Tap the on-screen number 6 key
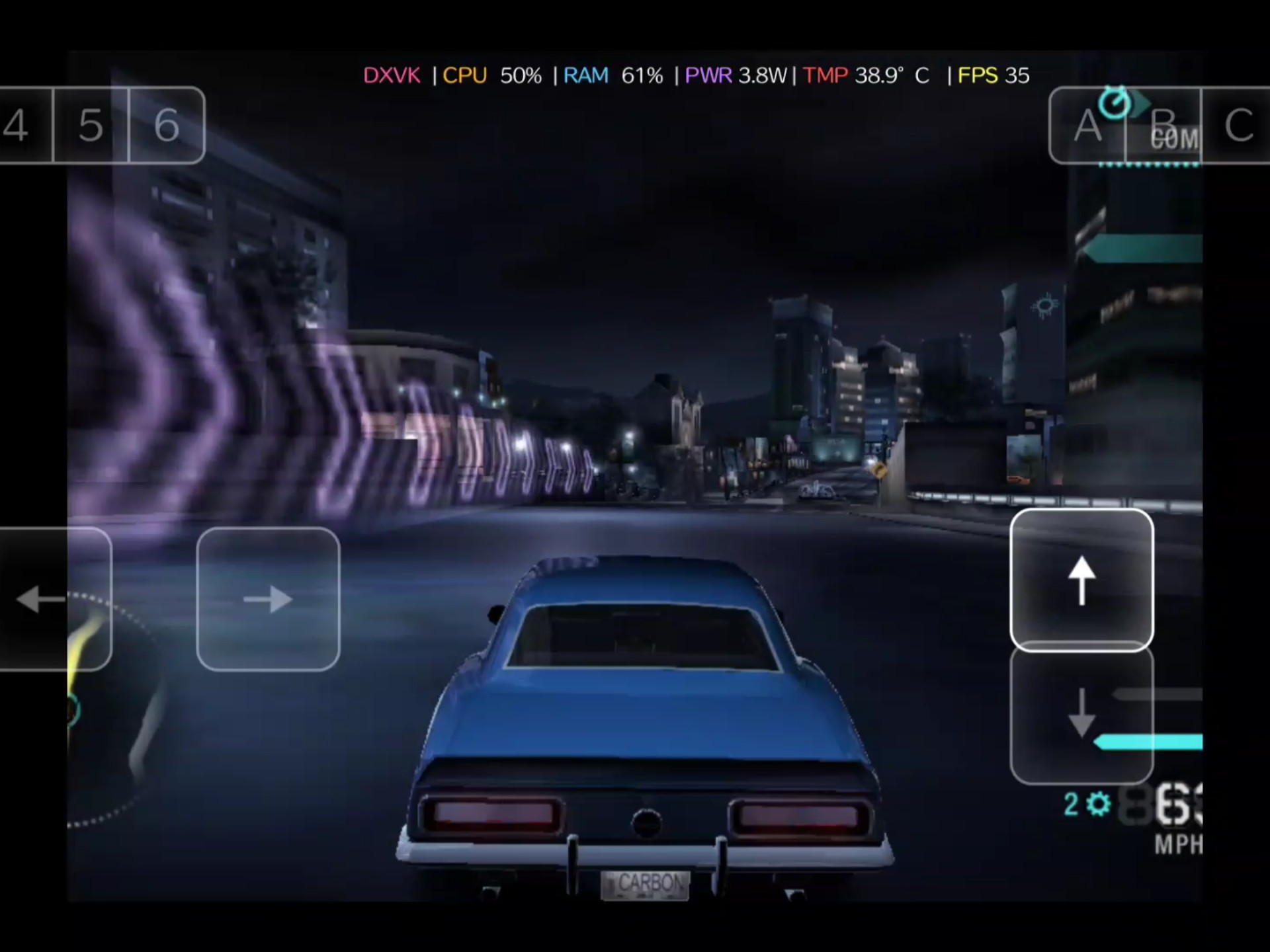Screen dimensions: 1270x952 point(167,125)
